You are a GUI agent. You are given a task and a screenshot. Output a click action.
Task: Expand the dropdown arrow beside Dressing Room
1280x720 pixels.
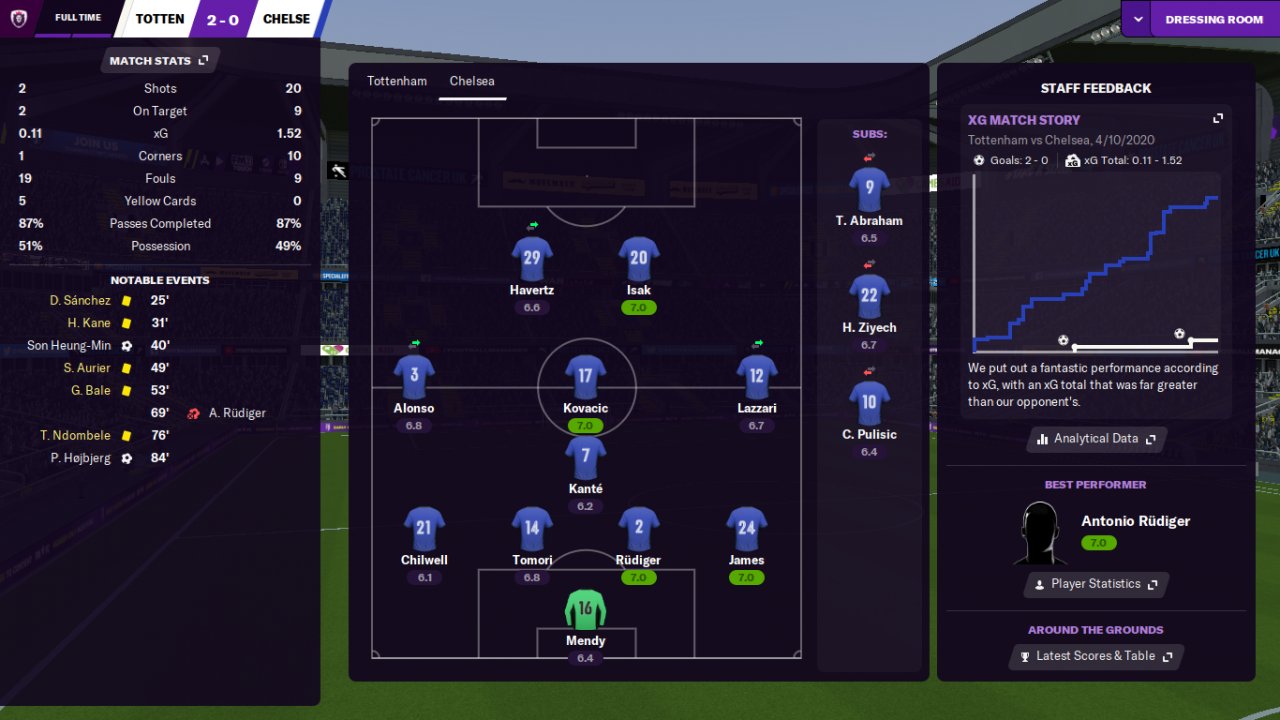tap(1137, 19)
